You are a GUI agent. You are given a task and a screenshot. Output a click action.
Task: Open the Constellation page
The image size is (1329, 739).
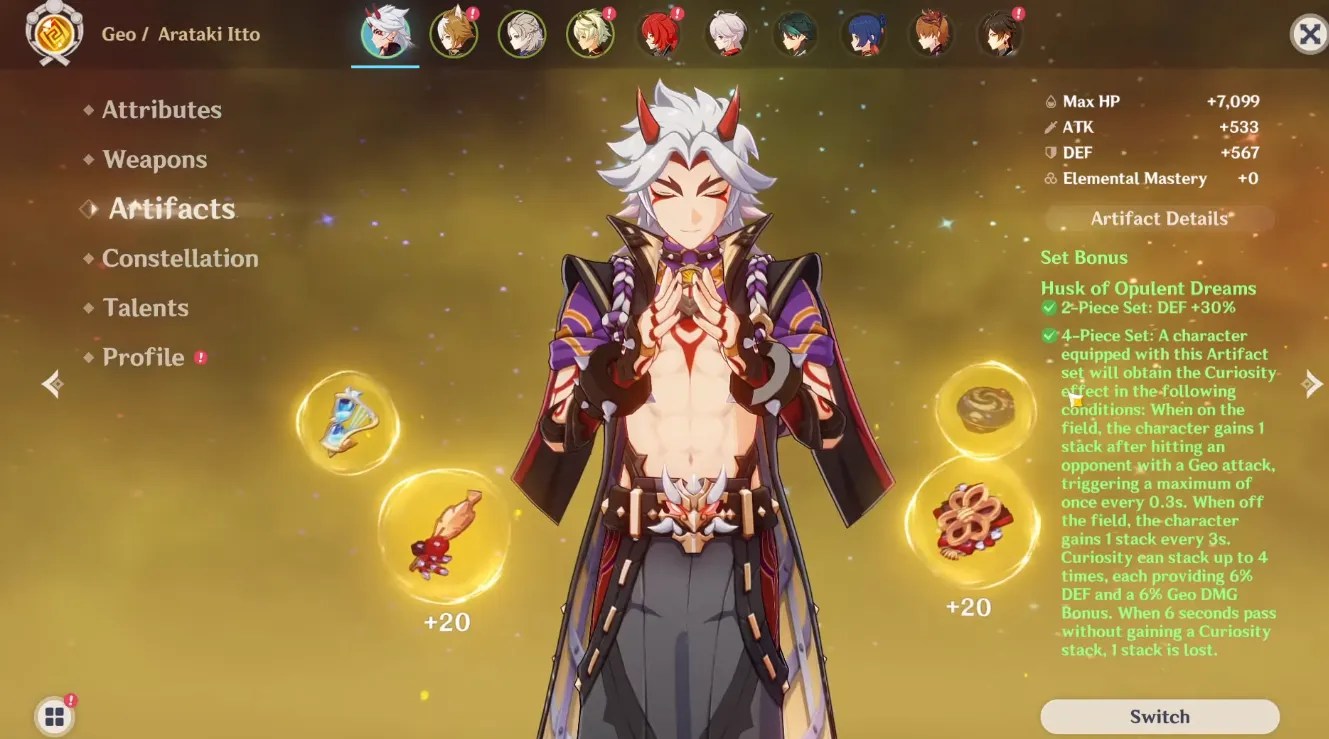click(180, 257)
